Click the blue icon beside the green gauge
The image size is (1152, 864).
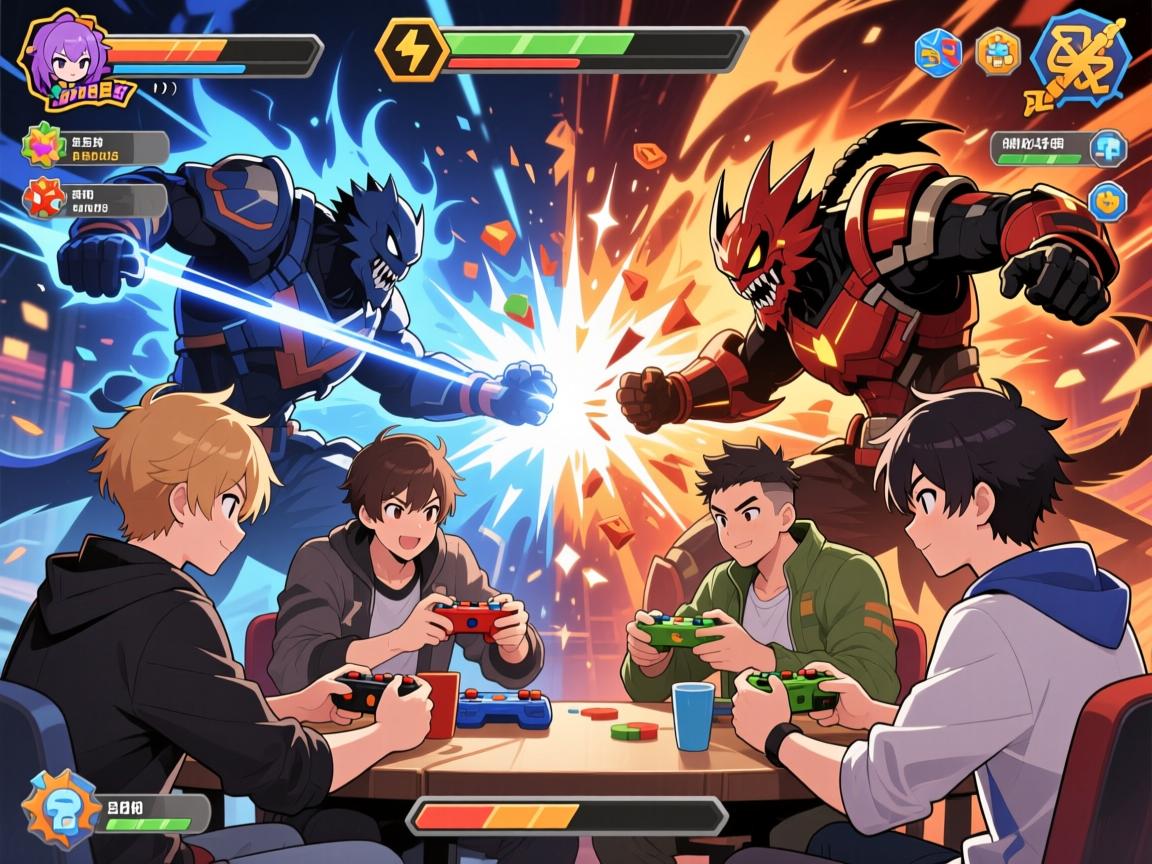[x=1107, y=148]
